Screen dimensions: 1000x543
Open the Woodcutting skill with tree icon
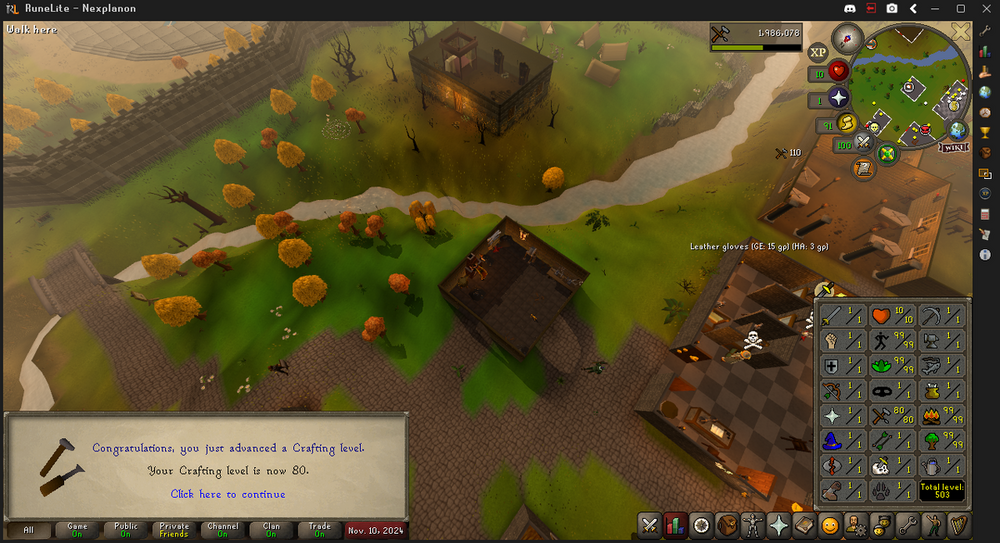pos(941,441)
